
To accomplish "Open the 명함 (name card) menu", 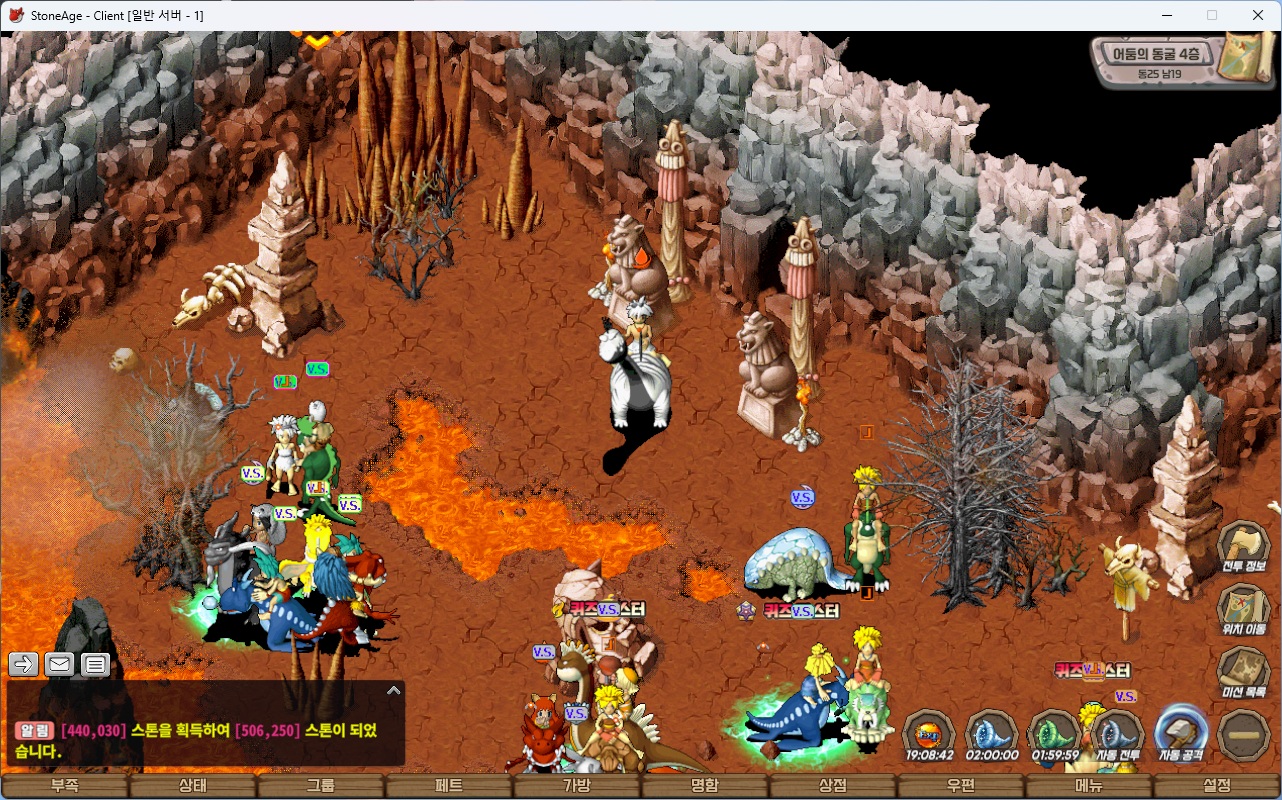I will pos(705,786).
